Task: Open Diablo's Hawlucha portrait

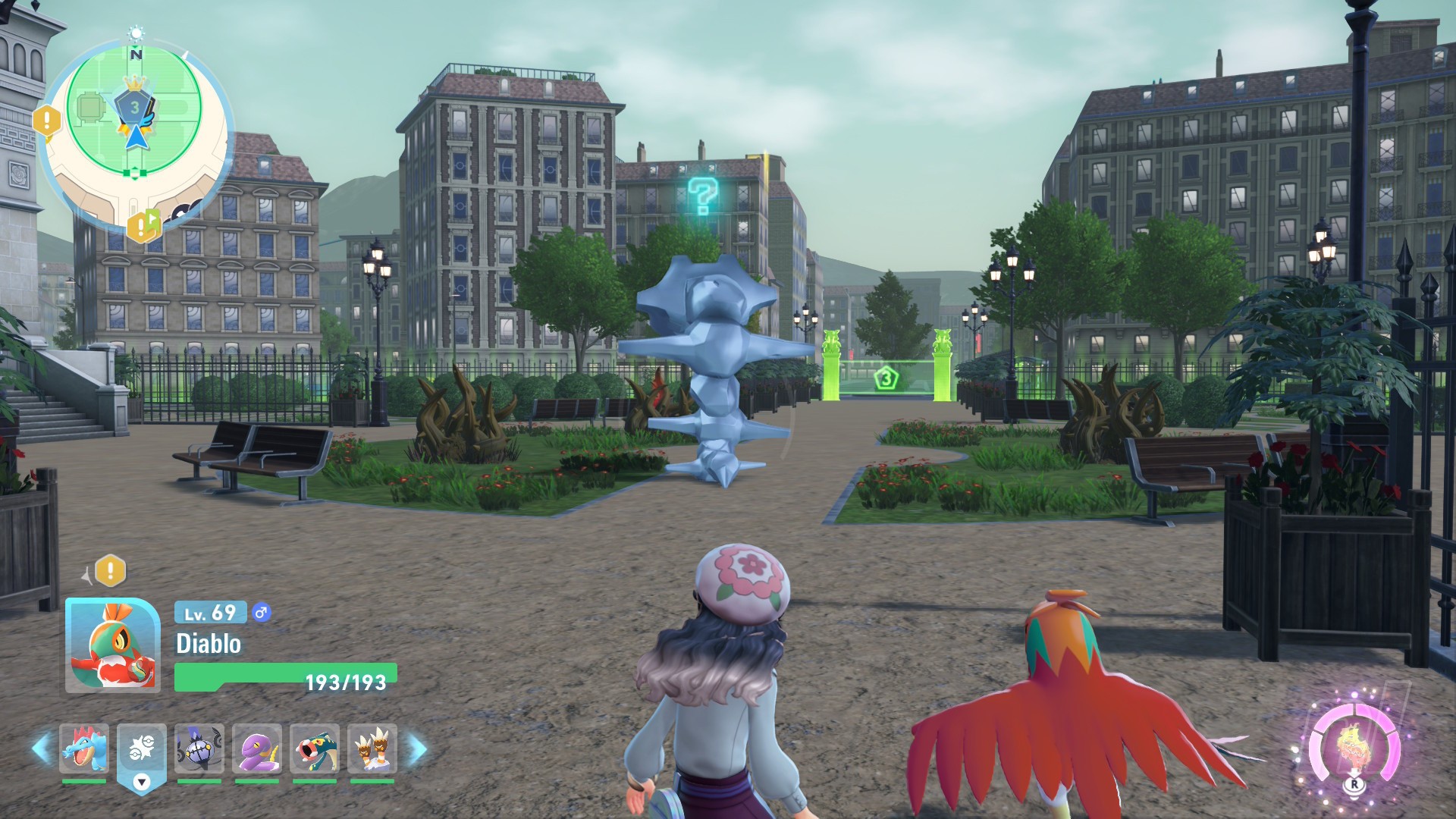Action: click(x=113, y=645)
